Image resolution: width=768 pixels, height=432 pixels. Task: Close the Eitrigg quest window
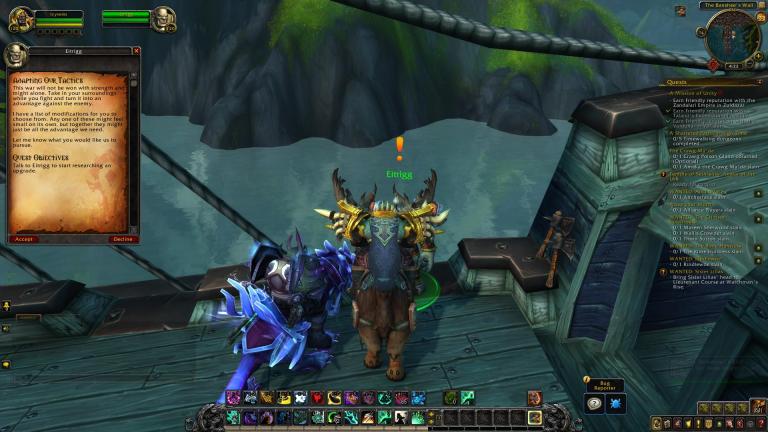[137, 51]
